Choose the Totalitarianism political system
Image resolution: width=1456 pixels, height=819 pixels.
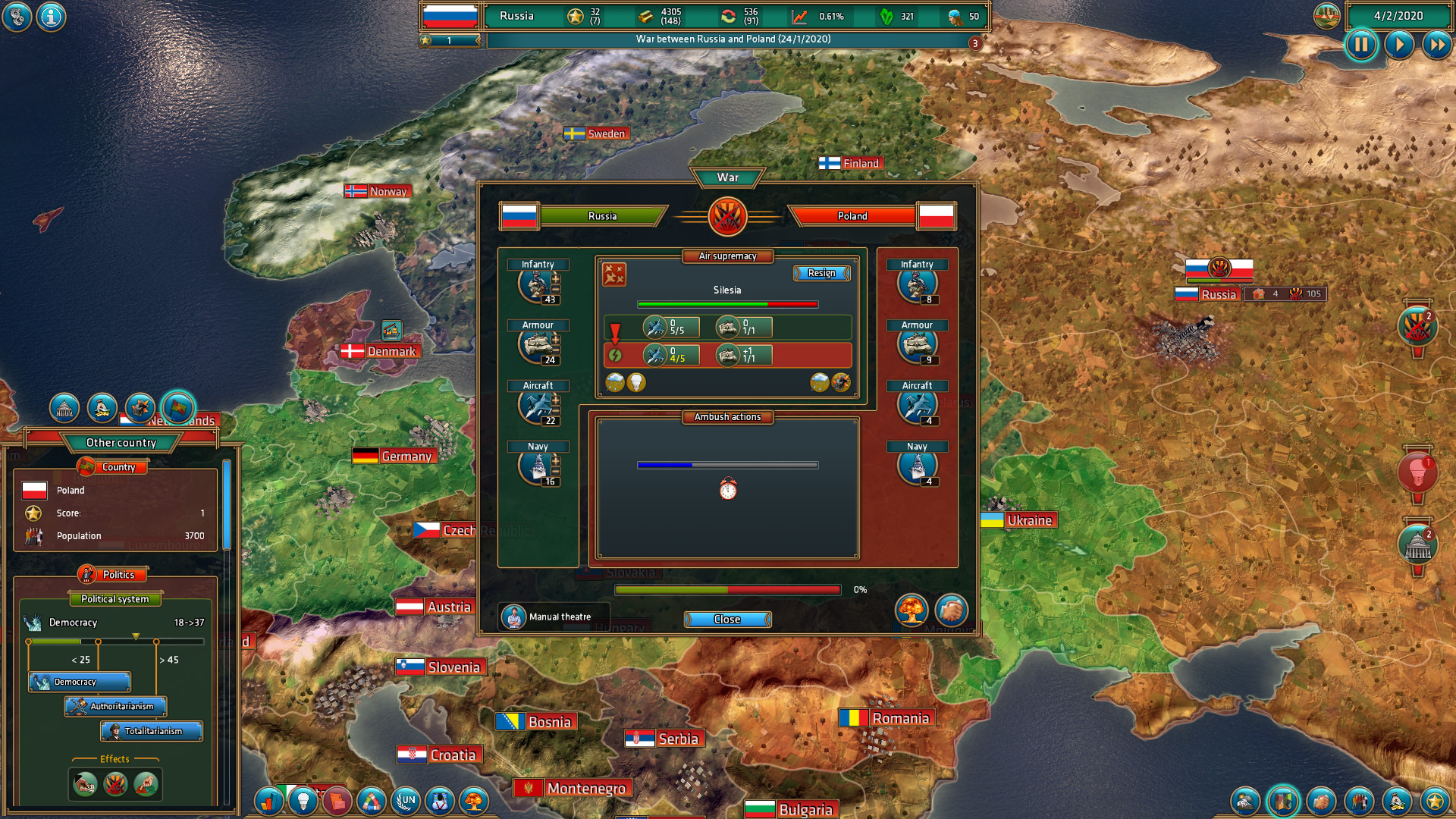pyautogui.click(x=152, y=731)
